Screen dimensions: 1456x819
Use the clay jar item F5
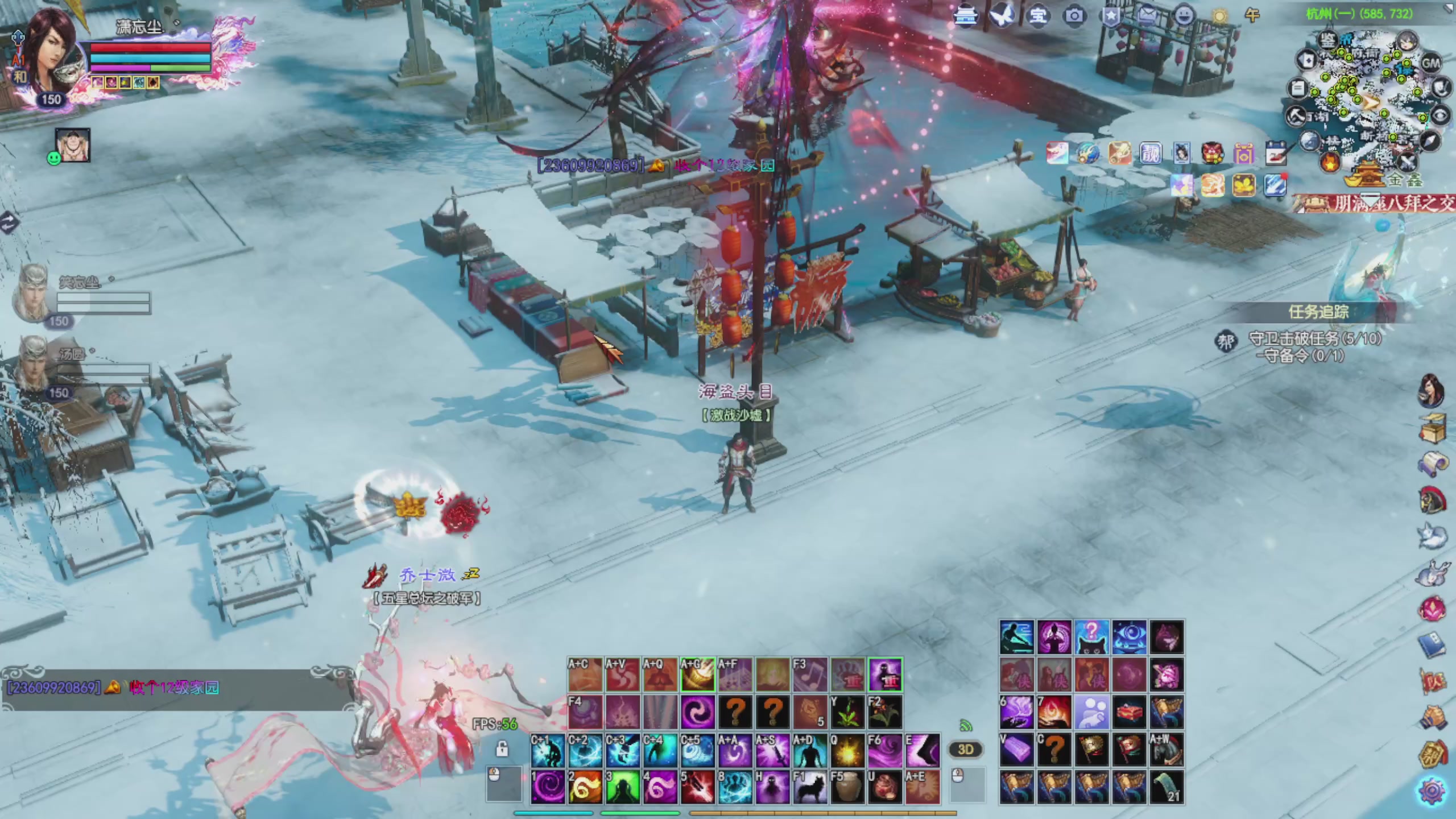847,788
